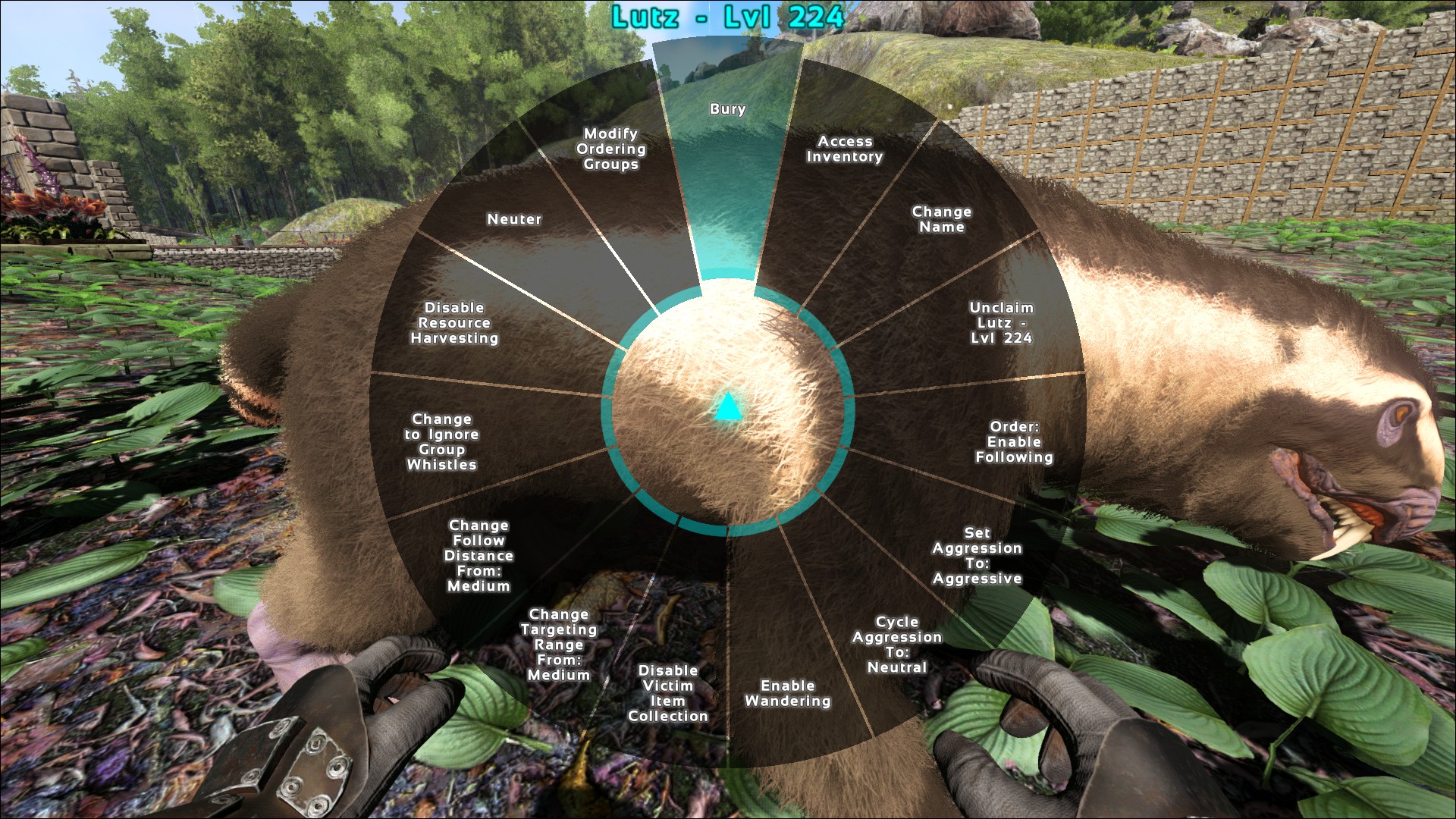Choose Change Name in the radial menu
The height and width of the screenshot is (819, 1456).
941,219
